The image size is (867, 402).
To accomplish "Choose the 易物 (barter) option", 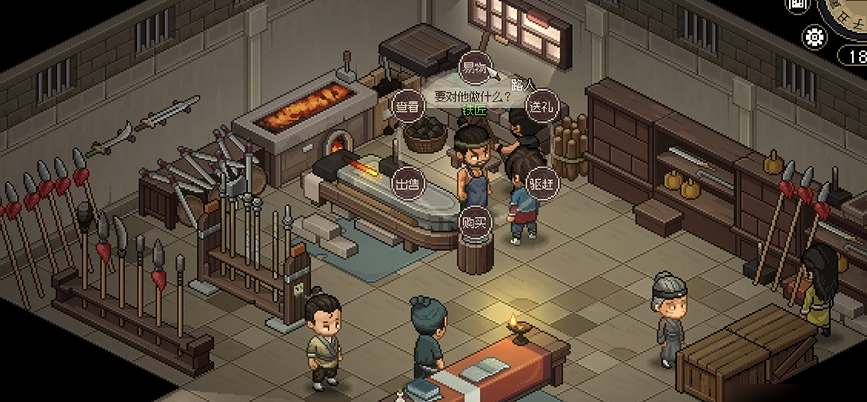I will click(473, 69).
